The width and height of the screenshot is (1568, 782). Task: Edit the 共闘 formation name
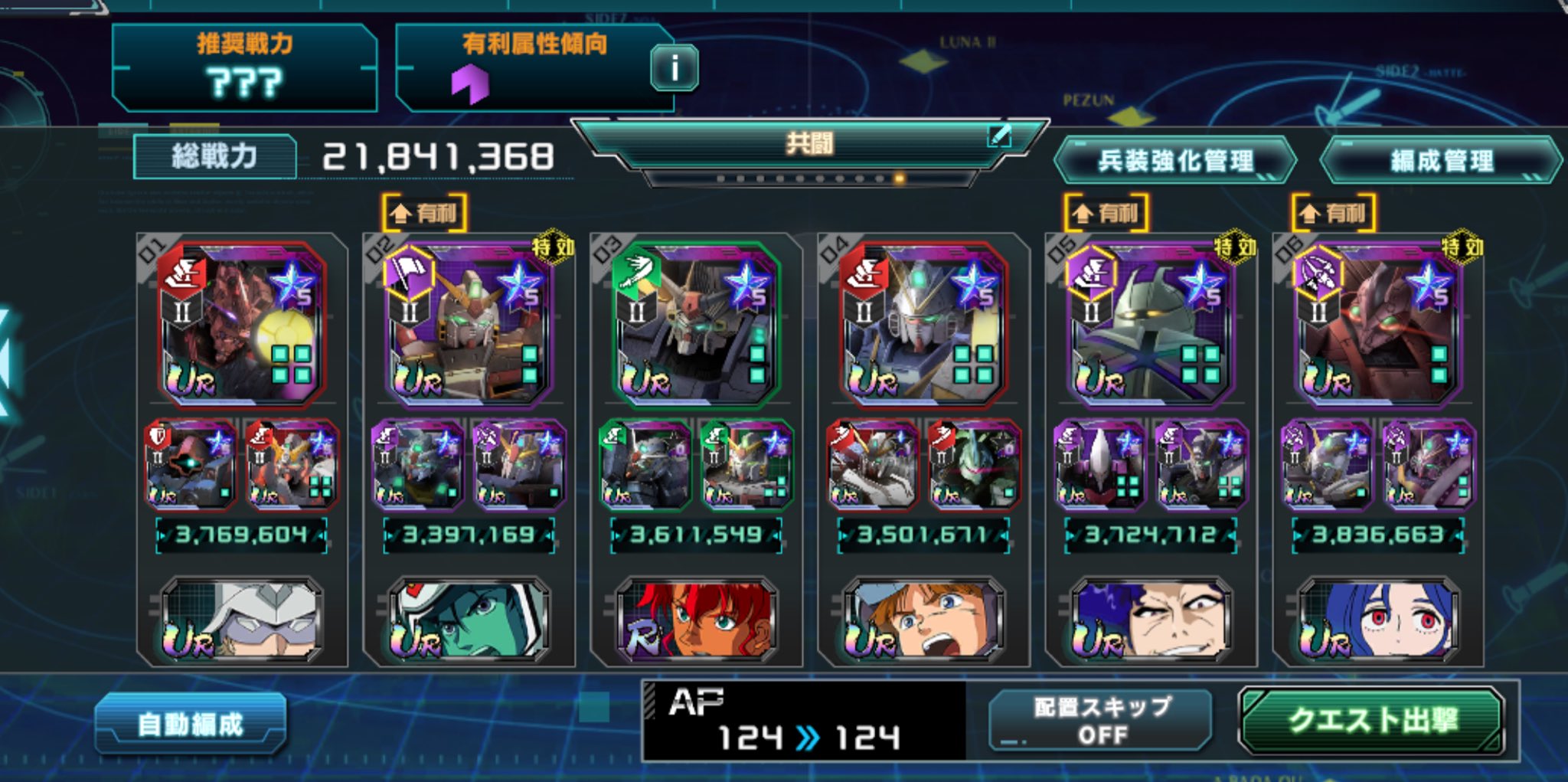click(x=999, y=136)
